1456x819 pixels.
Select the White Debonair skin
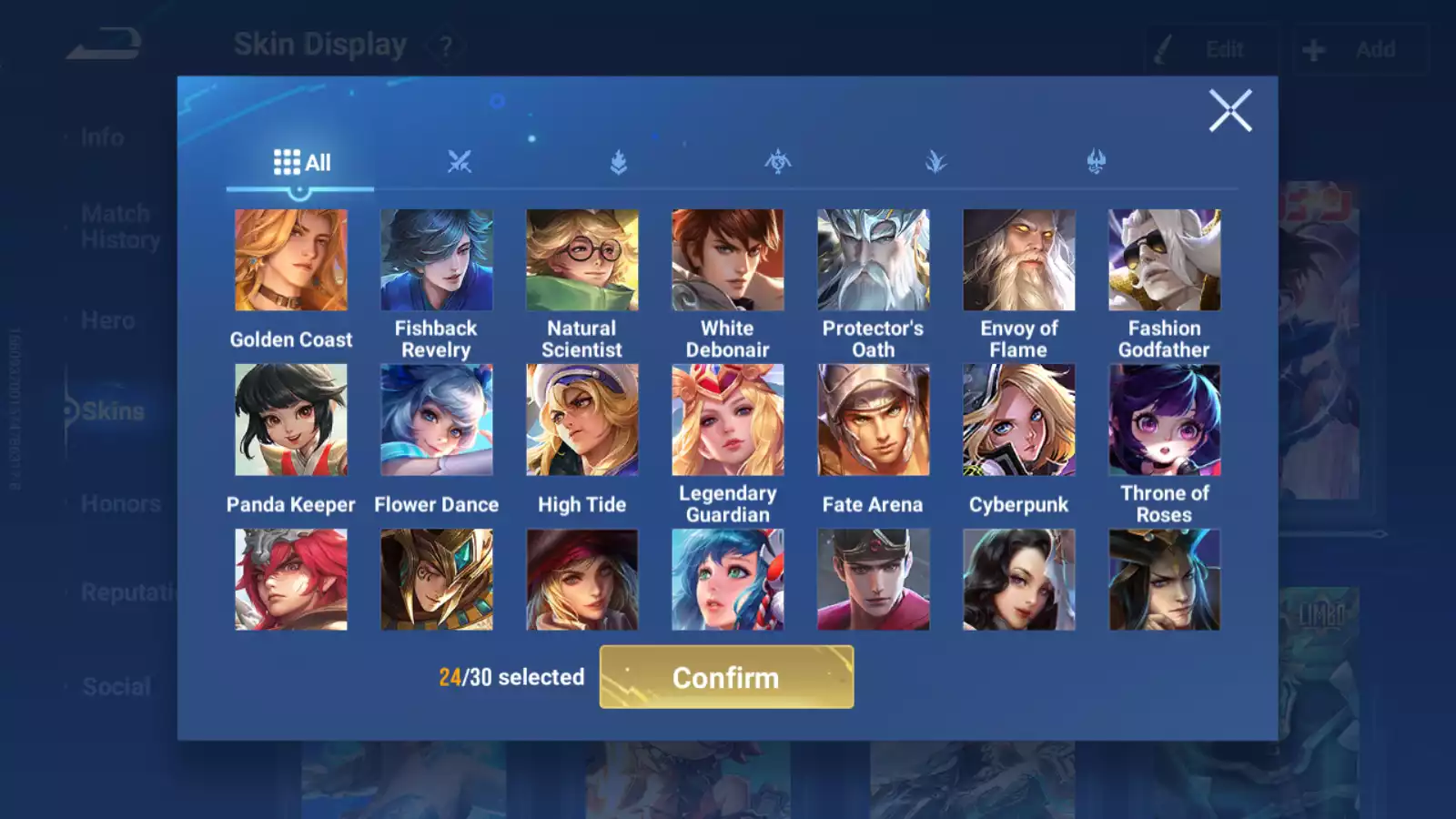pyautogui.click(x=728, y=260)
